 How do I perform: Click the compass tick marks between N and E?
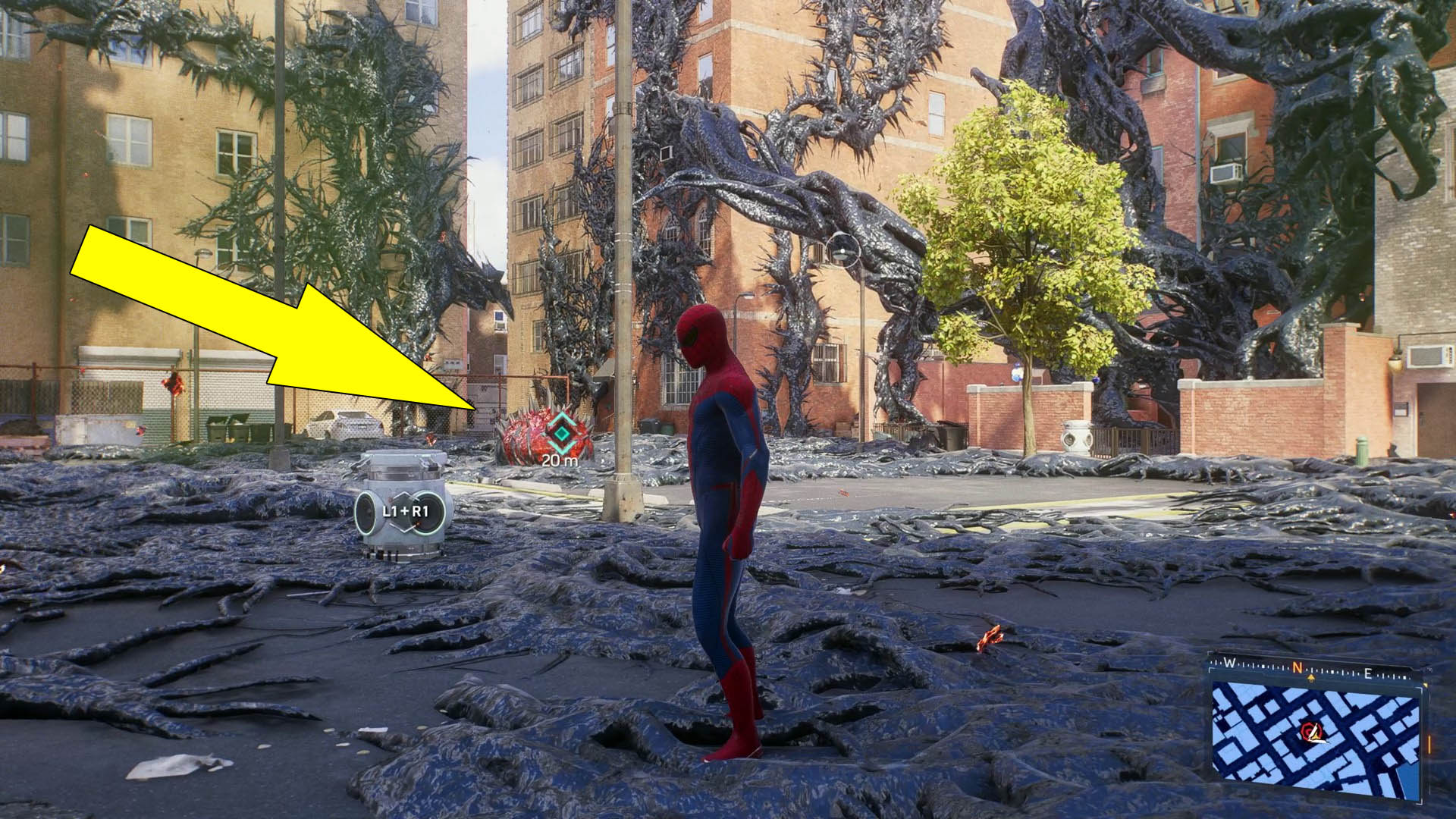tap(1332, 671)
